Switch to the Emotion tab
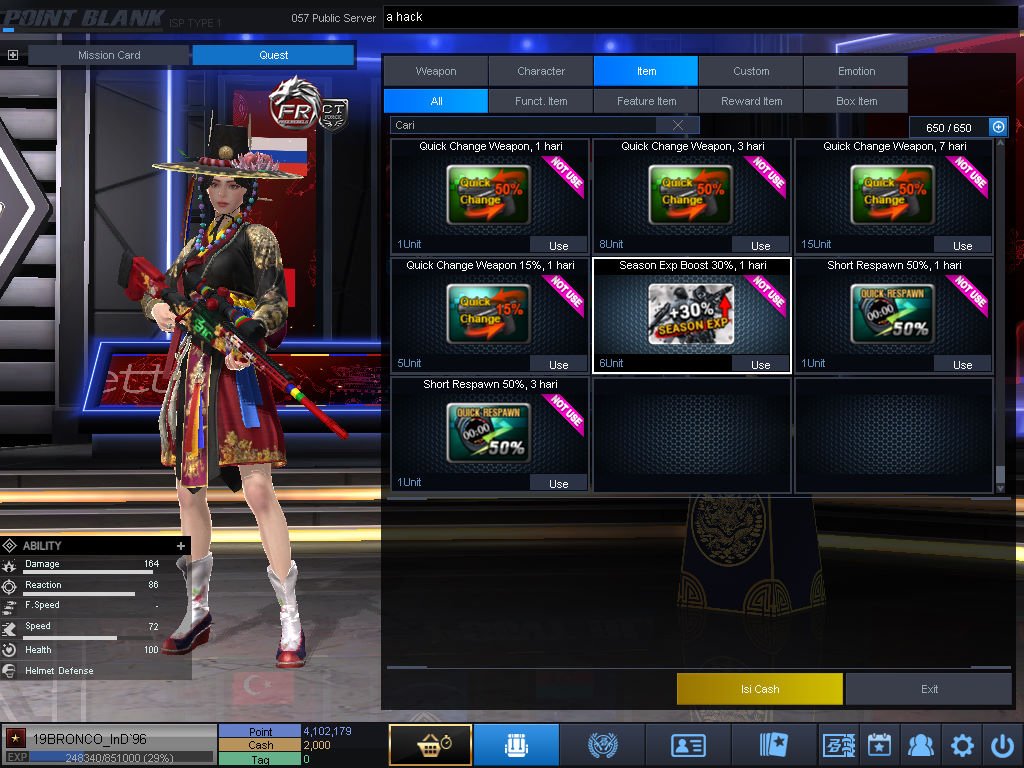 pyautogui.click(x=856, y=71)
